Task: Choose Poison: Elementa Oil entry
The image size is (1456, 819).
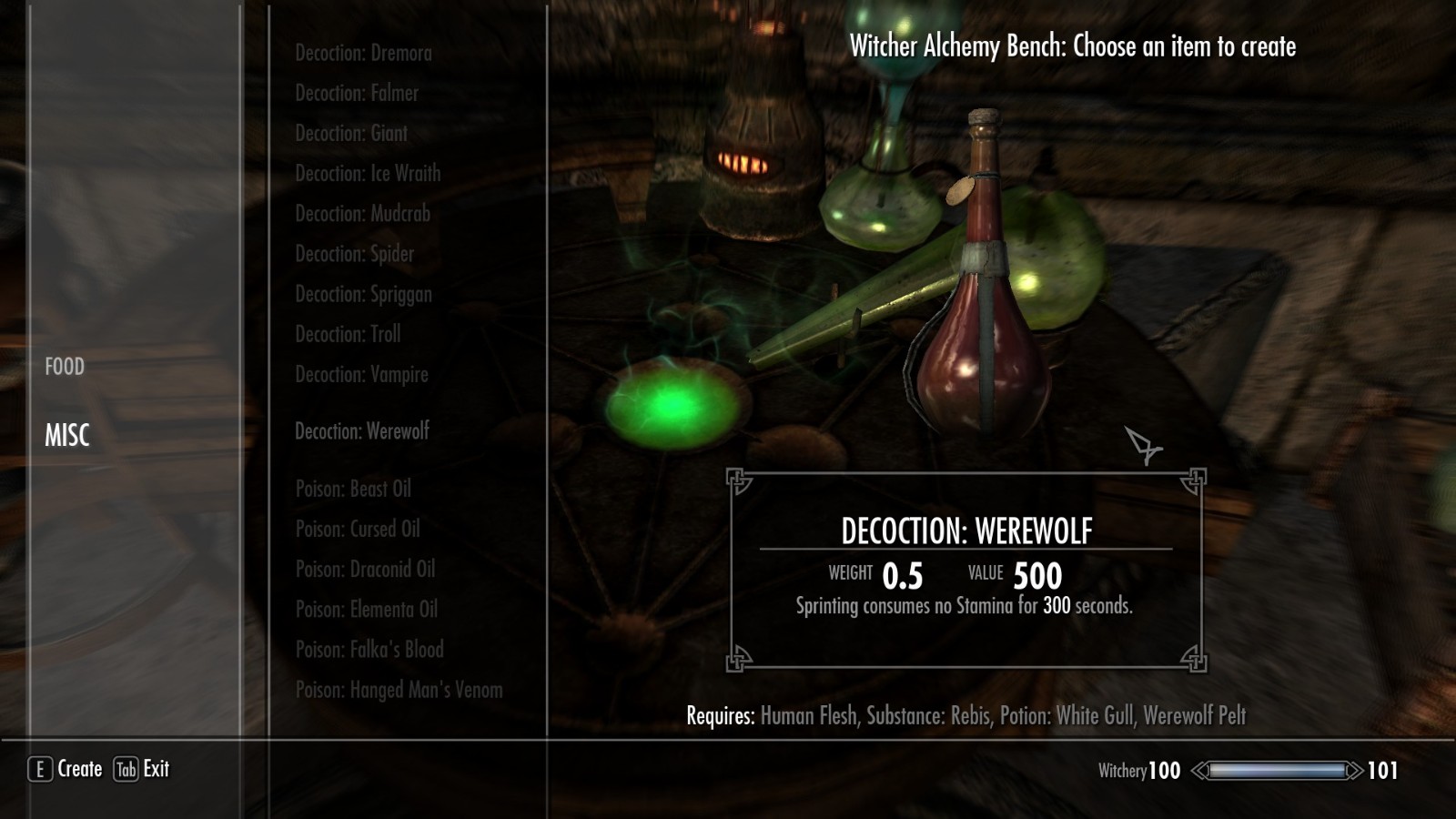Action: pyautogui.click(x=366, y=609)
